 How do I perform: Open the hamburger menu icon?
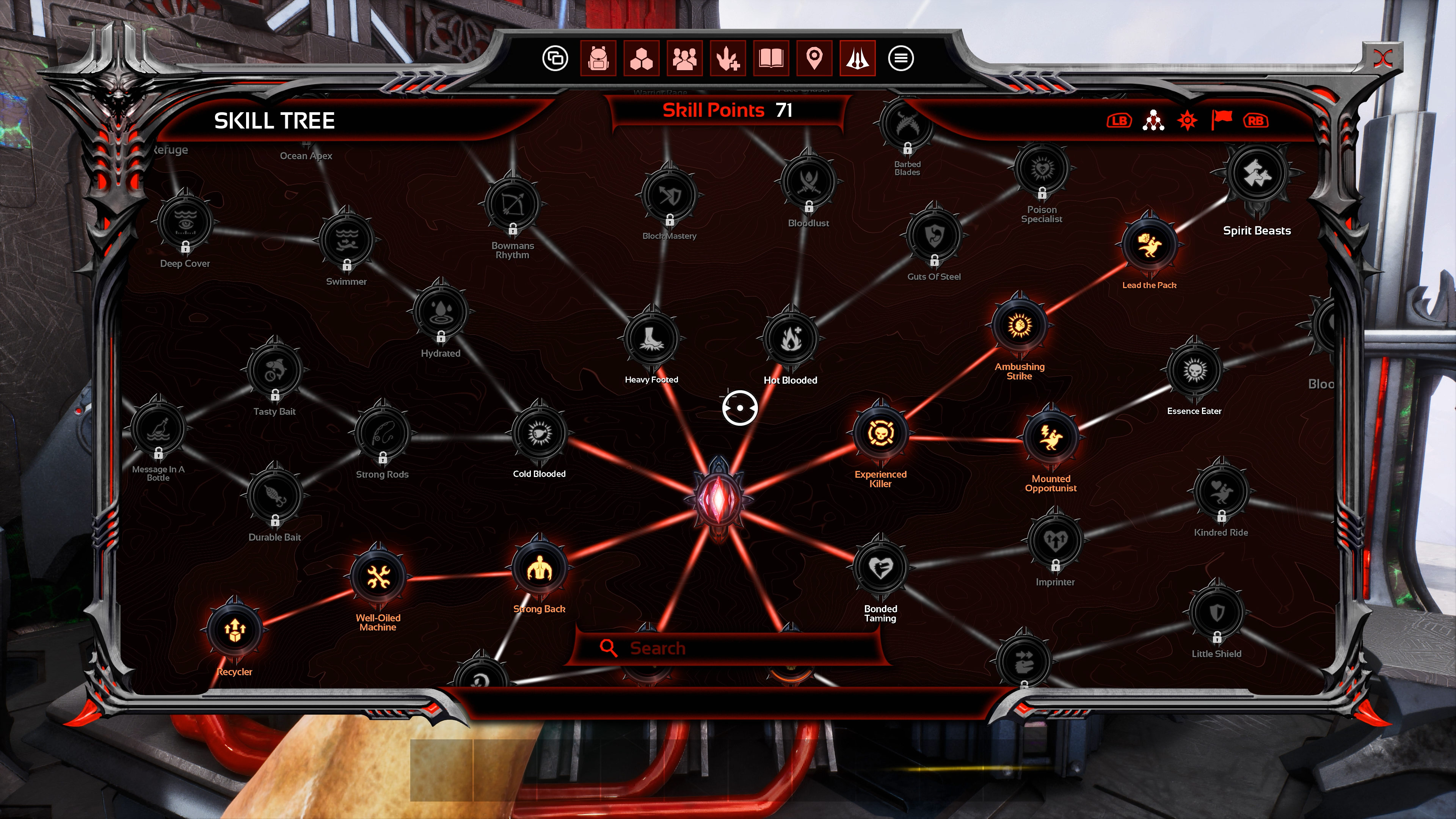pyautogui.click(x=901, y=58)
